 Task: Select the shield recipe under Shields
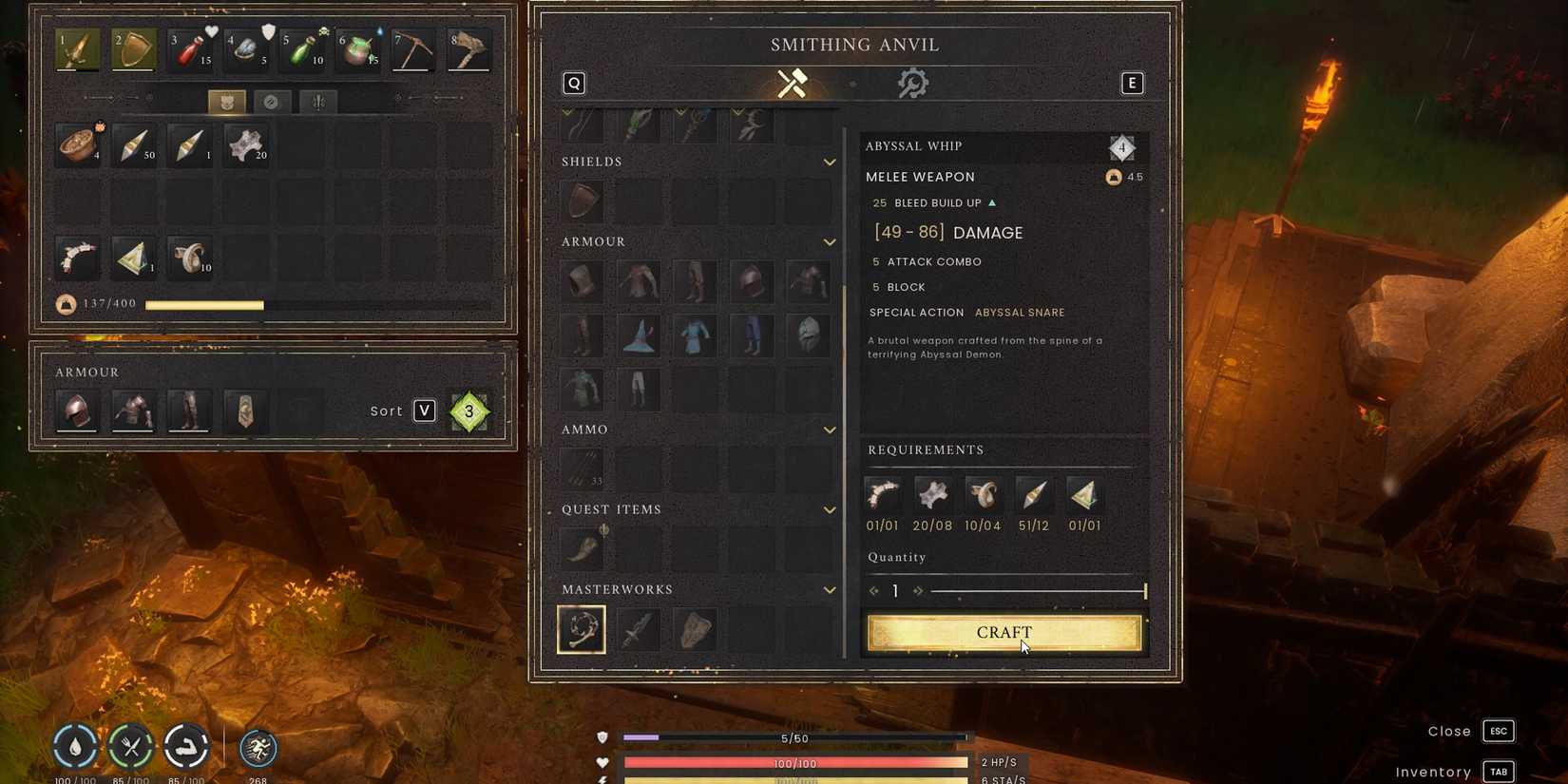point(581,201)
